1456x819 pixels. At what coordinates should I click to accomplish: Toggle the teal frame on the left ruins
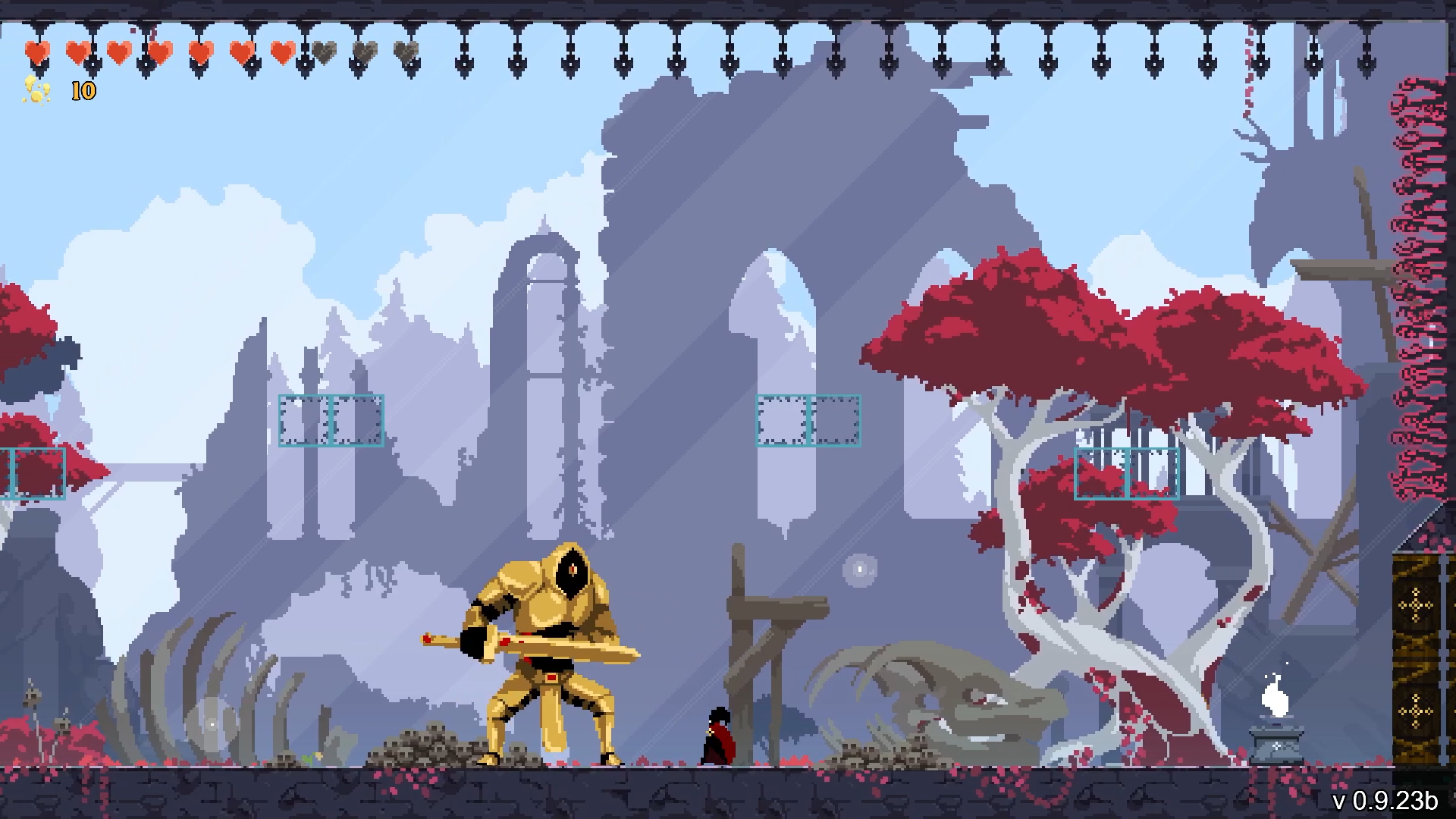point(331,419)
